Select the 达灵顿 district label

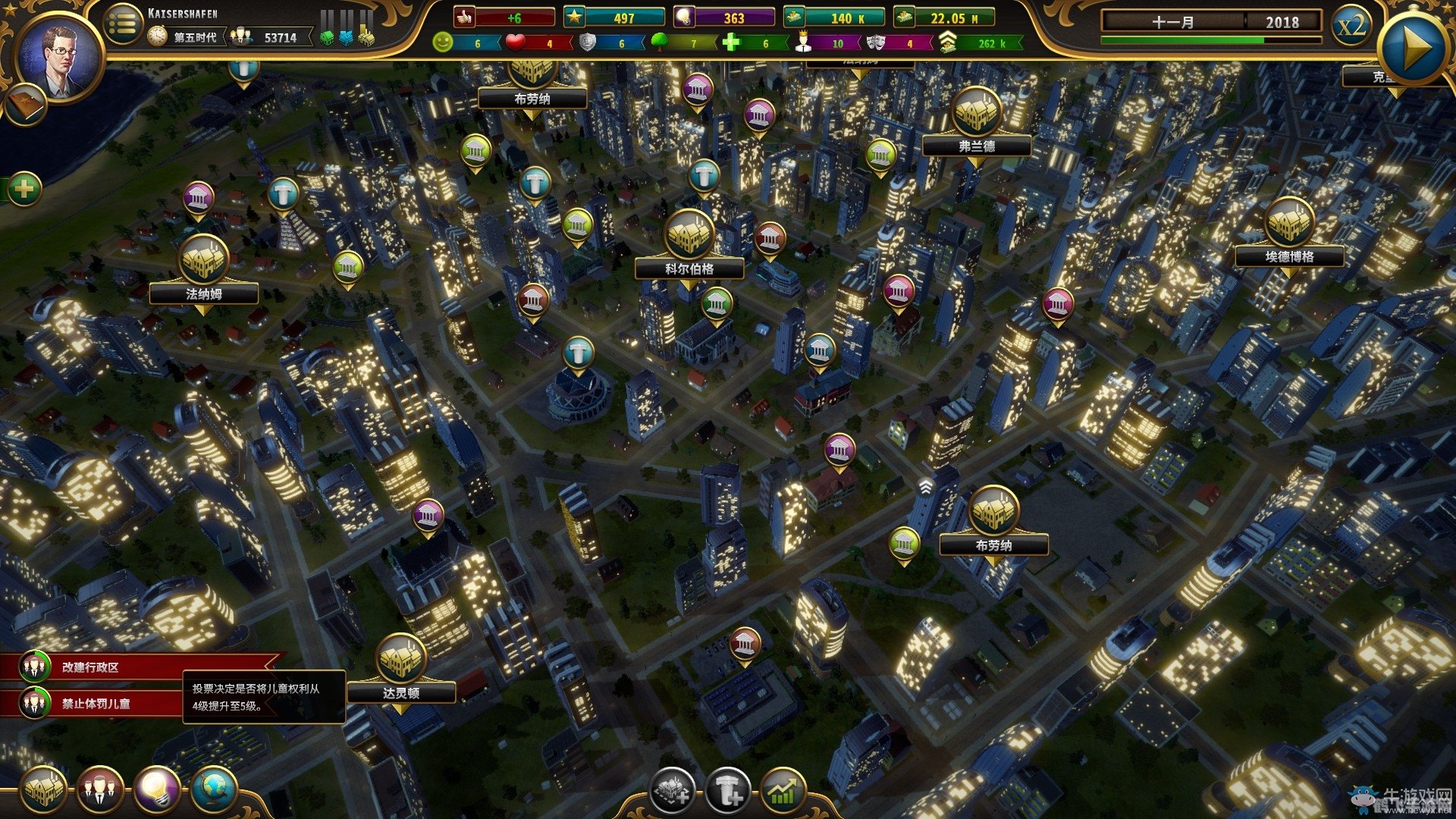tap(401, 692)
